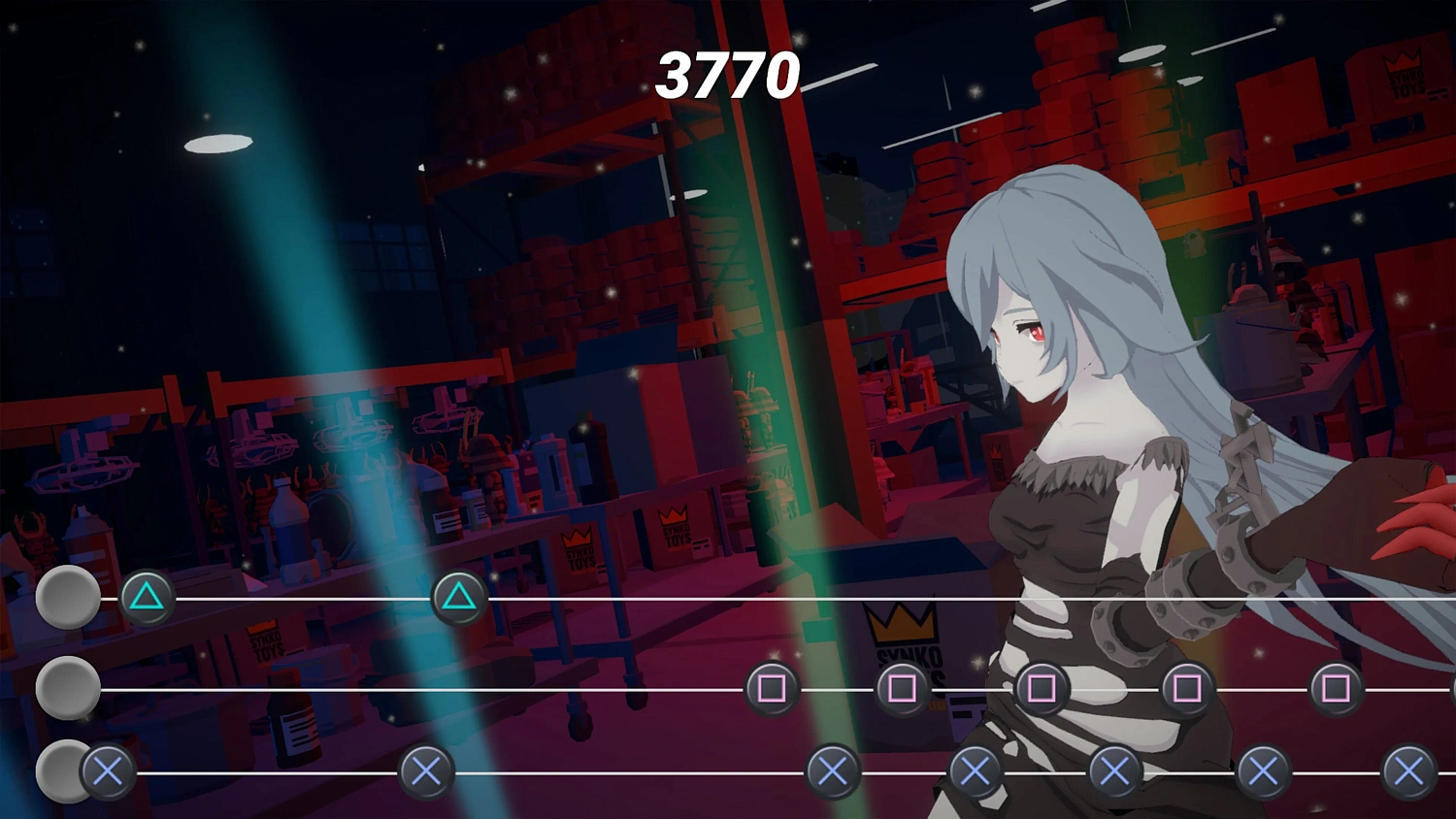The width and height of the screenshot is (1456, 819).
Task: Click the top lane hit-zone circle
Action: pos(66,597)
